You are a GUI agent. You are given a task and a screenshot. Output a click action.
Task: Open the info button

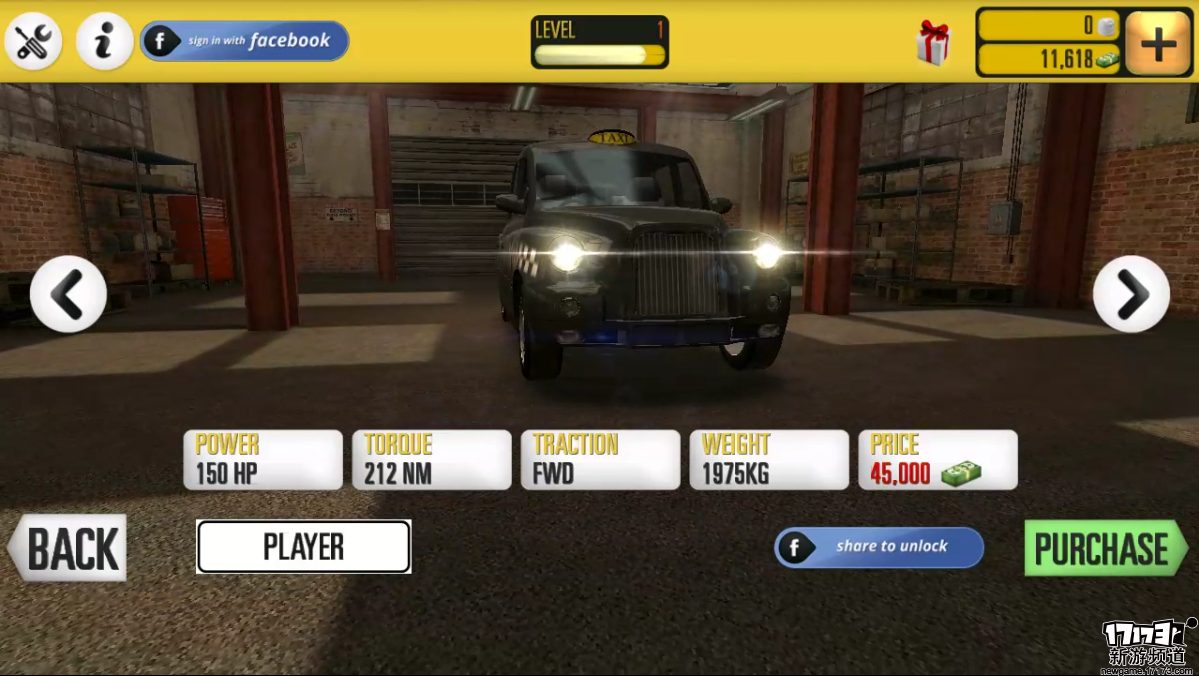(x=104, y=42)
